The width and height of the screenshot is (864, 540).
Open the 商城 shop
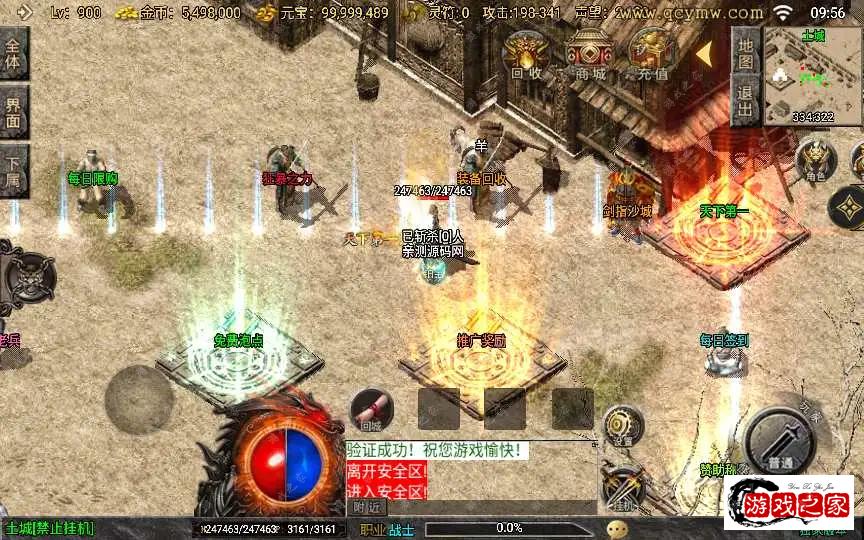[589, 53]
